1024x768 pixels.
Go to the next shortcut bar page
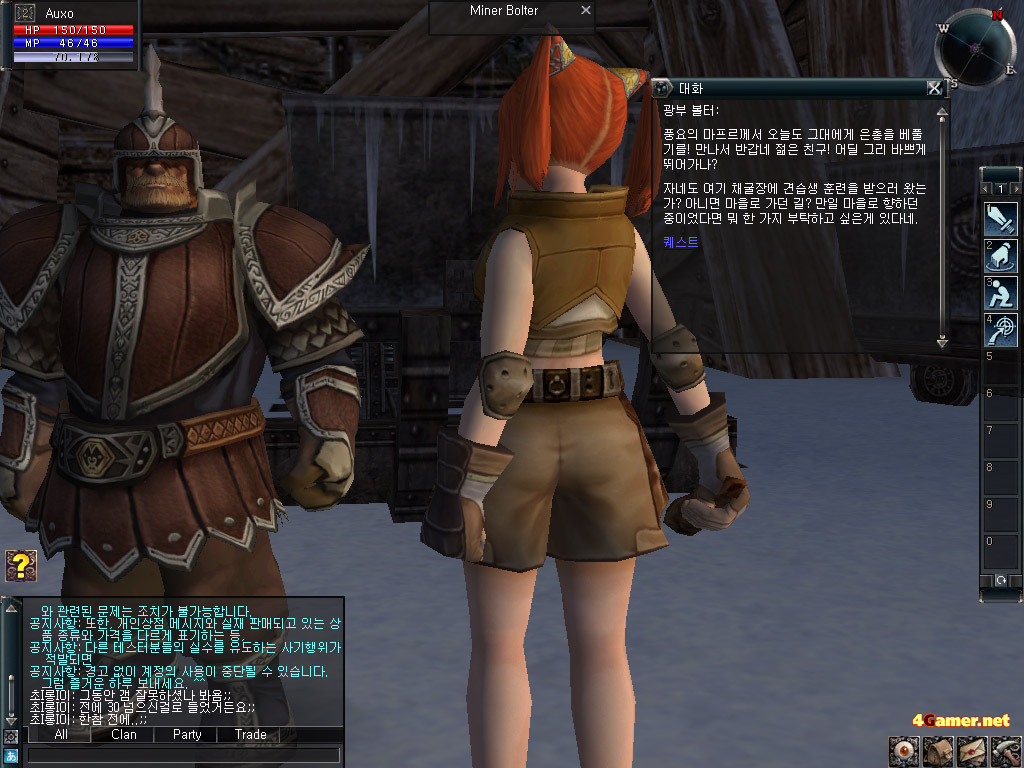point(1017,188)
